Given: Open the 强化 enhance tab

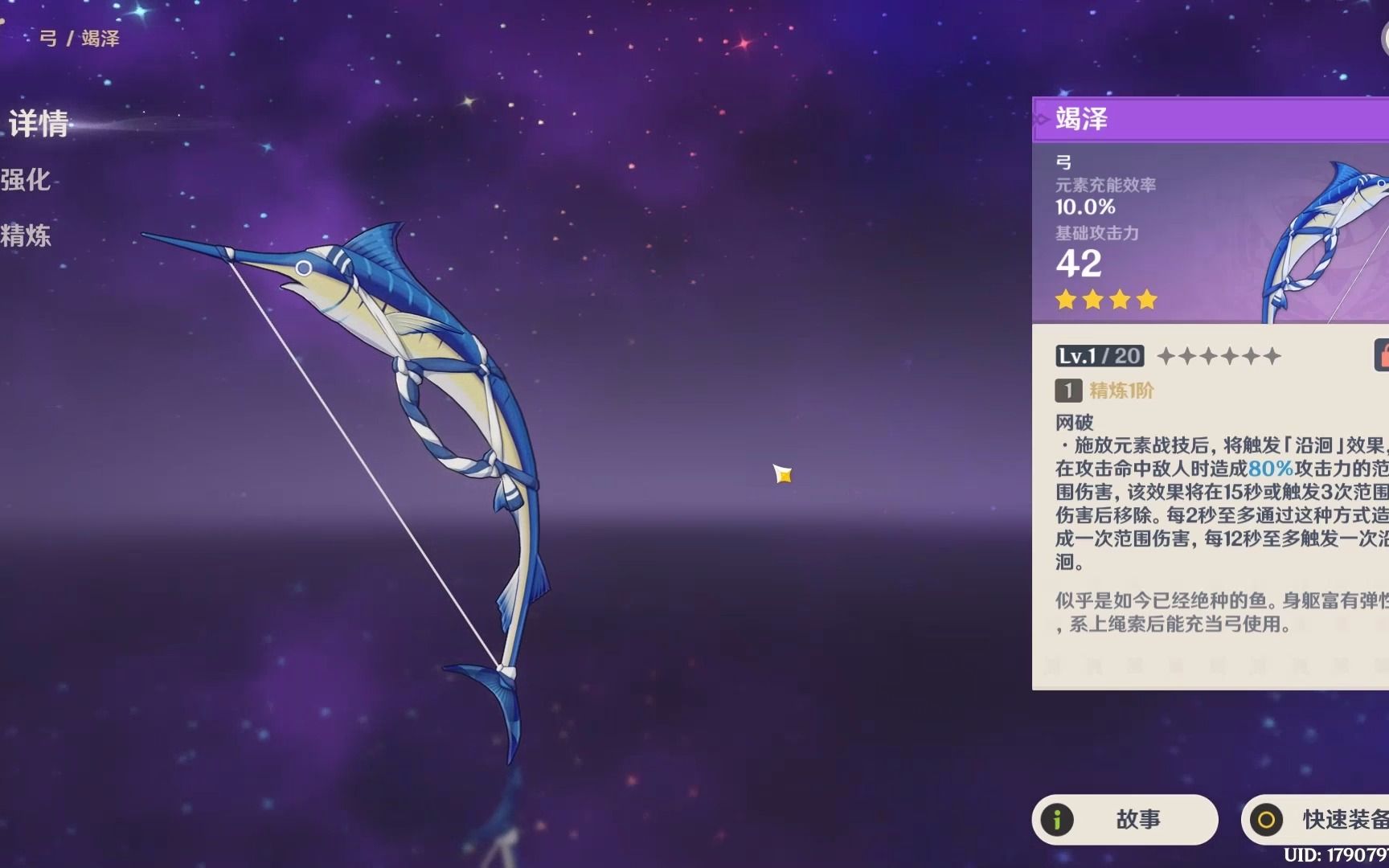Looking at the screenshot, I should click(26, 180).
